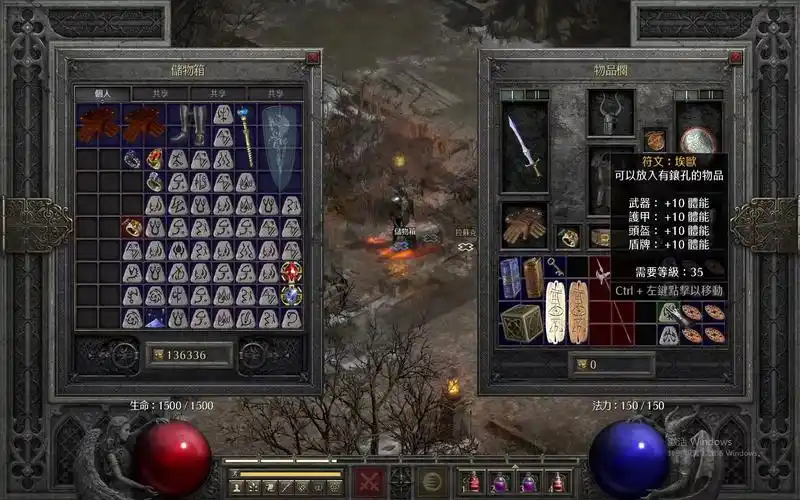The width and height of the screenshot is (800, 500).
Task: Select the equipped horned helmet slot
Action: [610, 111]
